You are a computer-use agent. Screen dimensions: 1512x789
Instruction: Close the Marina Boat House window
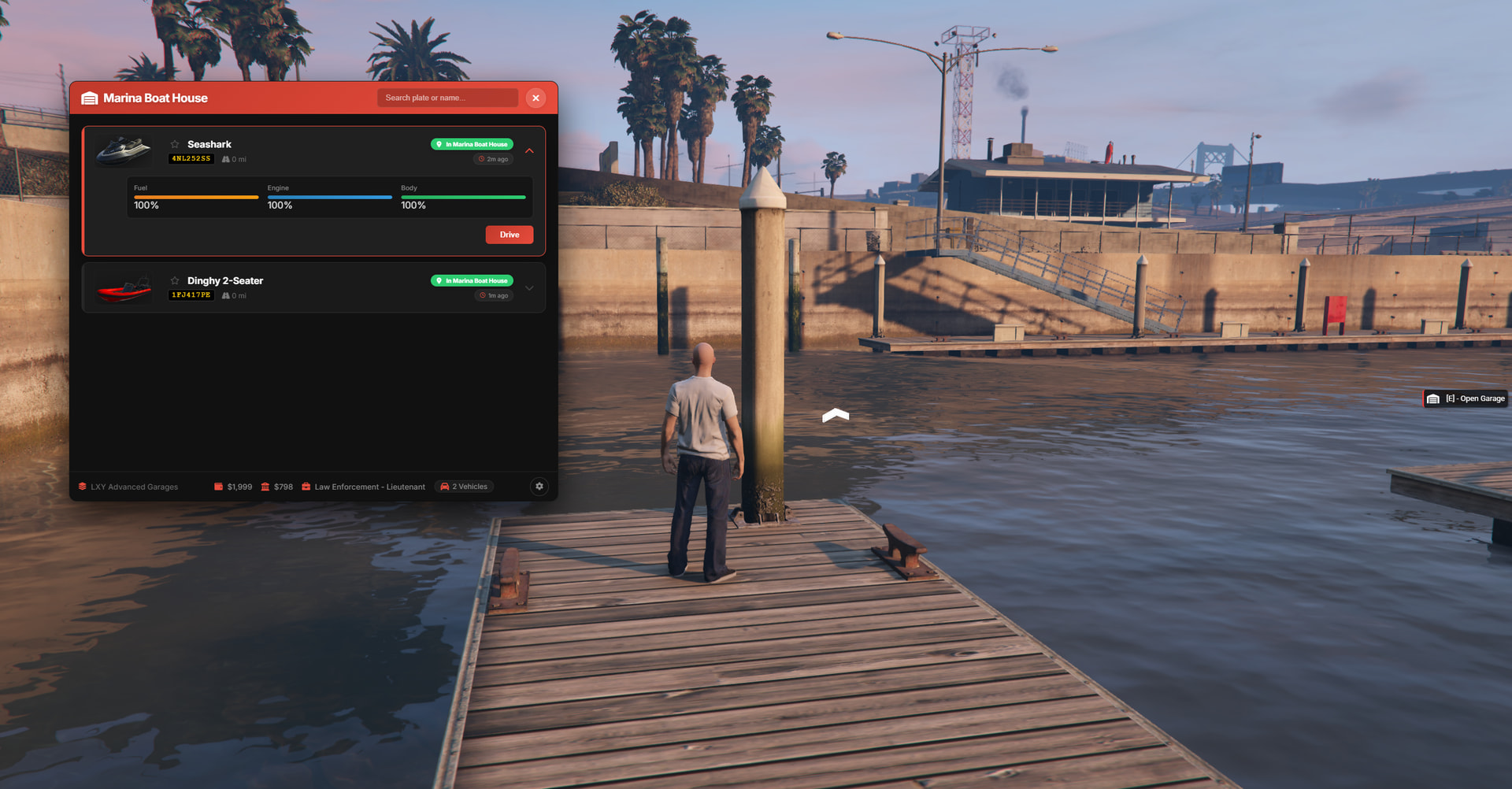point(535,98)
